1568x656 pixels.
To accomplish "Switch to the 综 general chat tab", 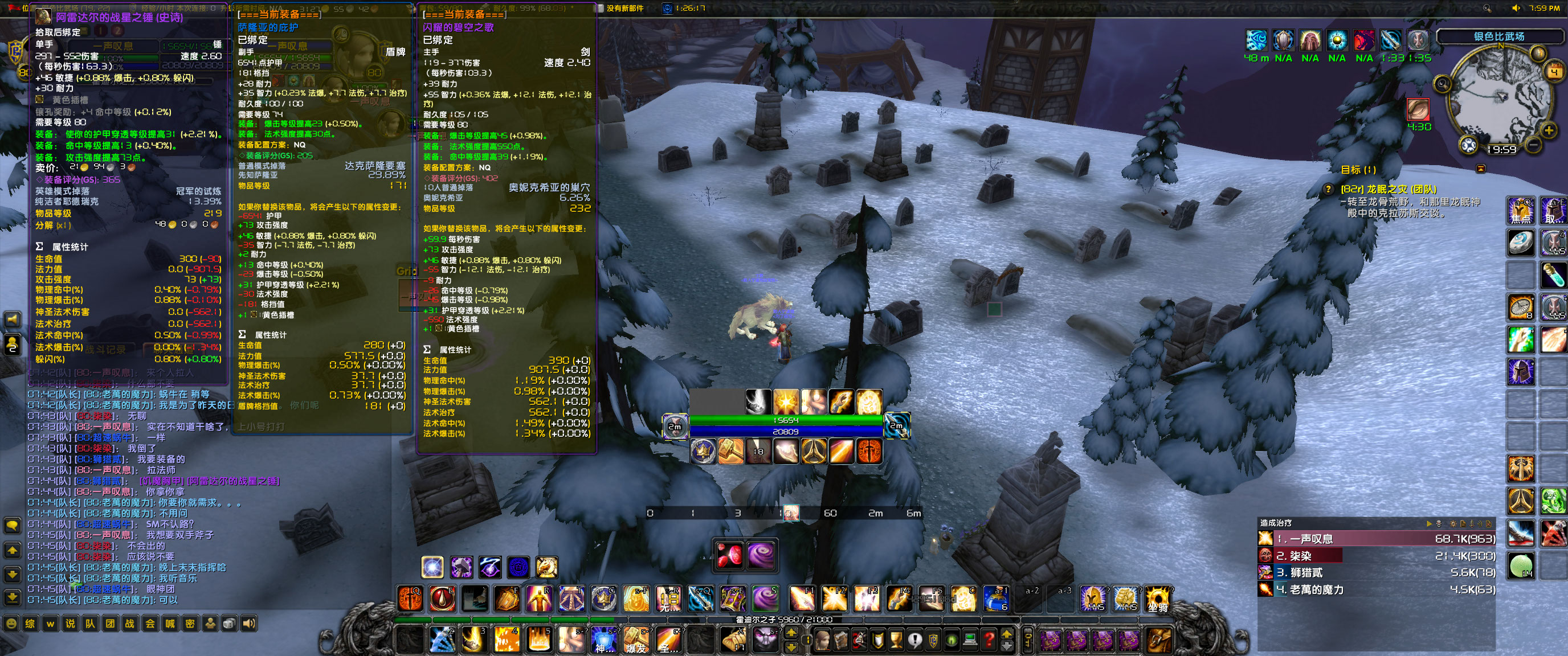I will [30, 624].
